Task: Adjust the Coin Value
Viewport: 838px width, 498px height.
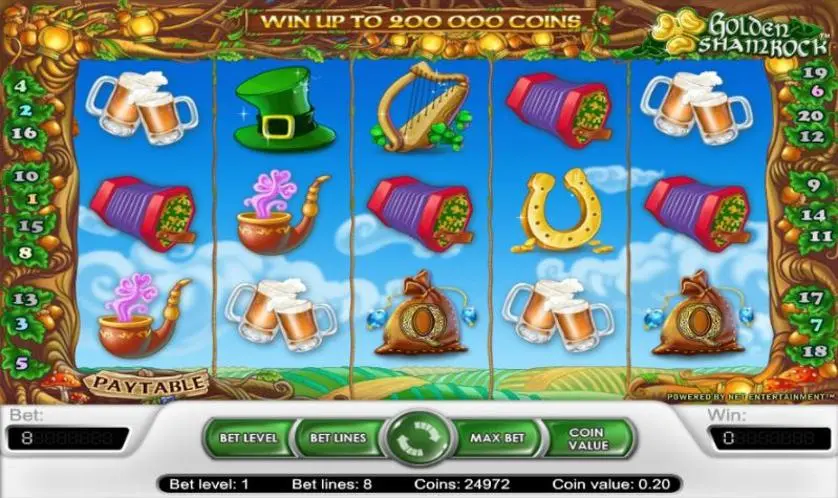Action: 590,438
